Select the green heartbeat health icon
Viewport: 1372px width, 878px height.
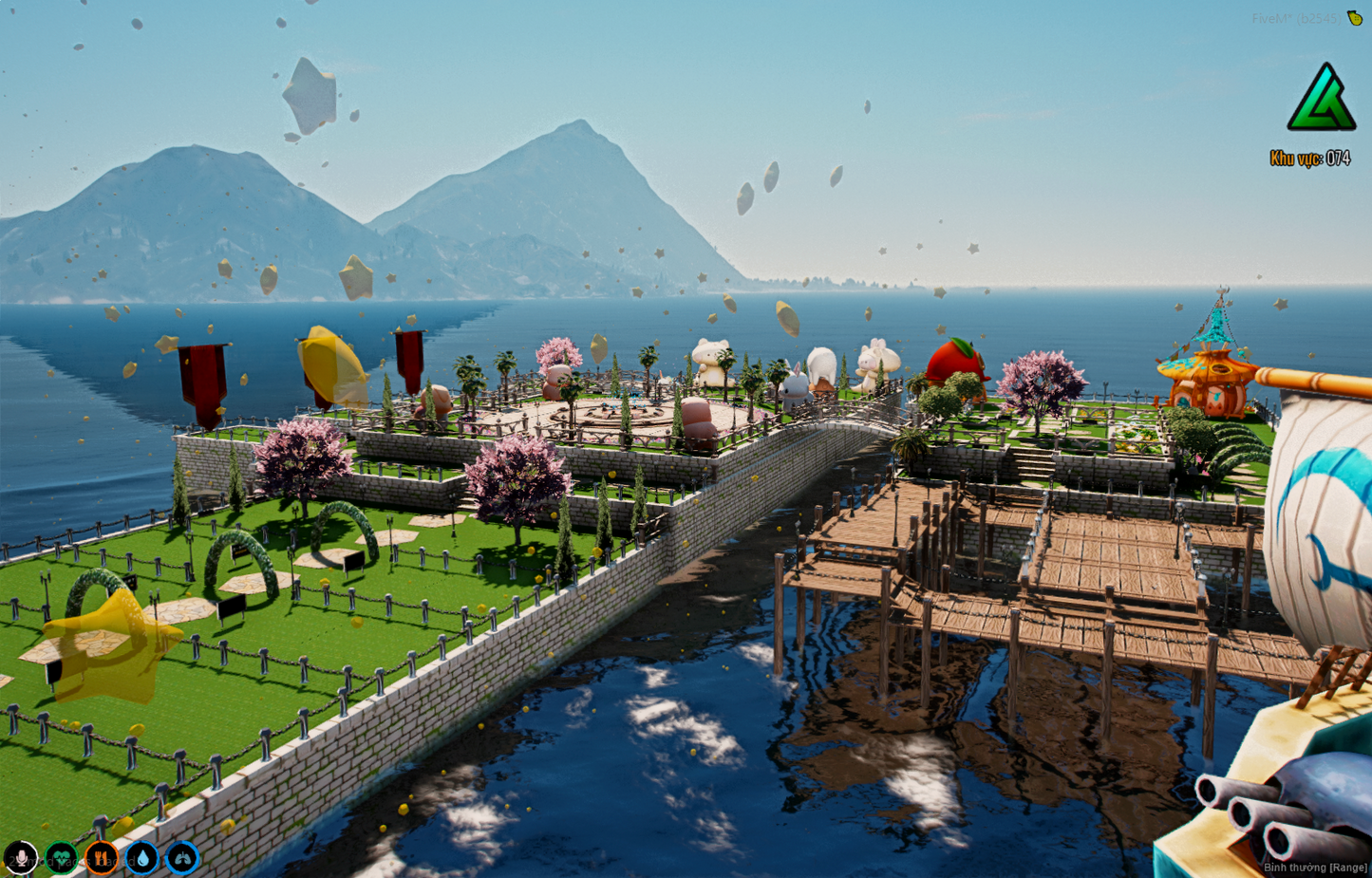tap(62, 858)
